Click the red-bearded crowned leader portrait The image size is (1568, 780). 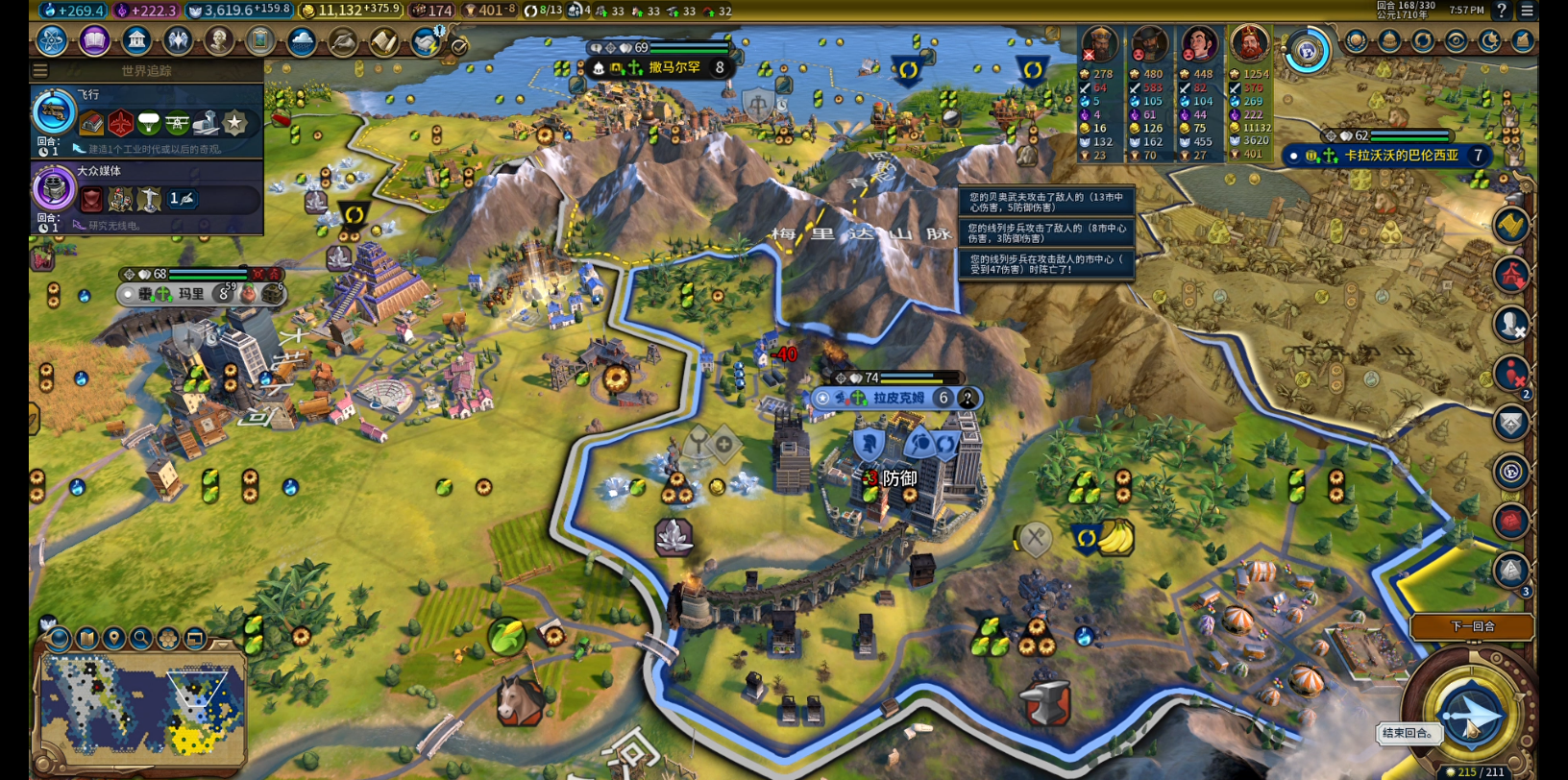(1249, 43)
